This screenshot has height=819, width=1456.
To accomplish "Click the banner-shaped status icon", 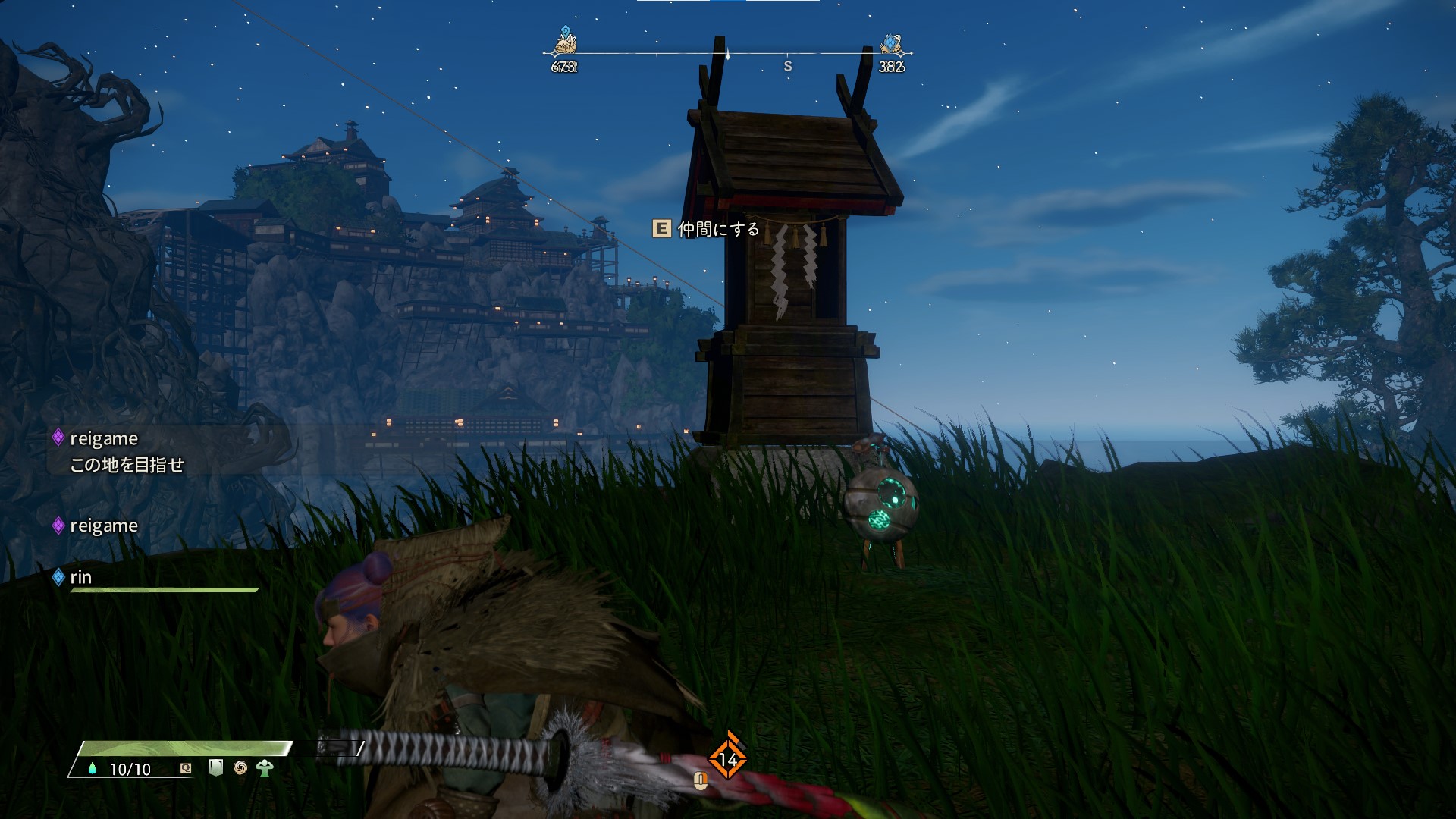I will tap(216, 768).
